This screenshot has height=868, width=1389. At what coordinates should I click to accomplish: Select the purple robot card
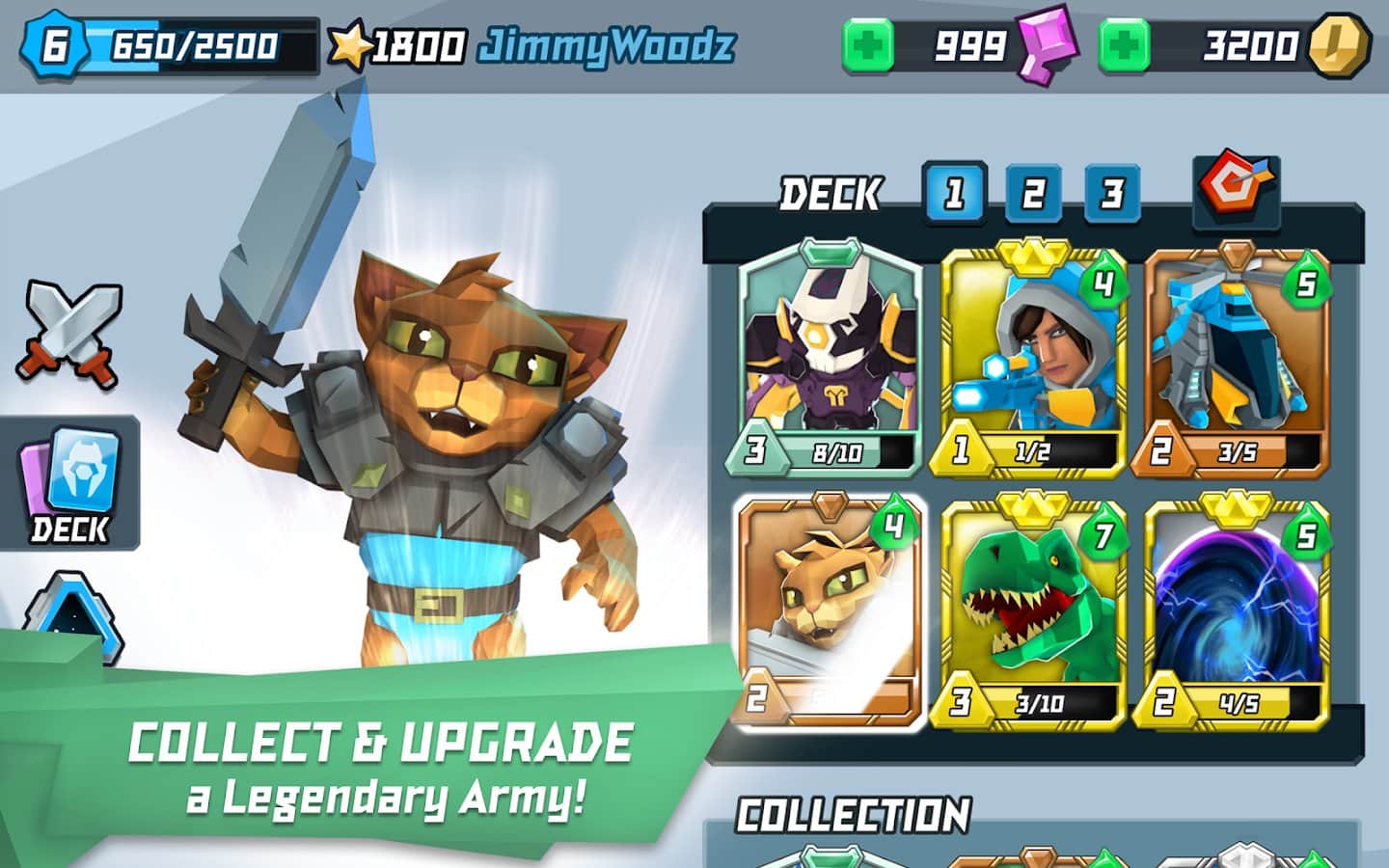[829, 357]
